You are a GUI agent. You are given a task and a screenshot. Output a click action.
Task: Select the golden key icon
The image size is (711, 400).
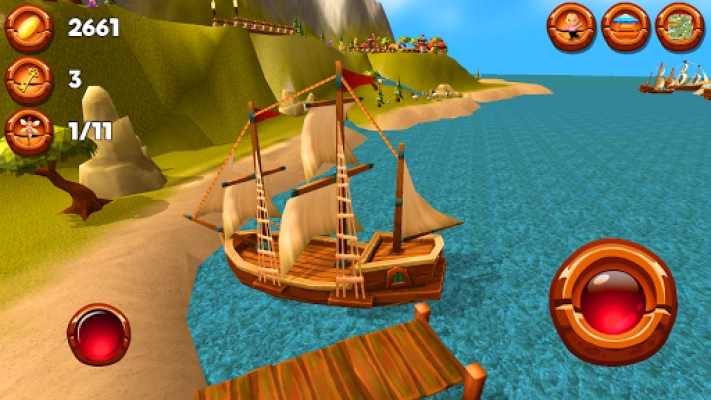click(28, 80)
